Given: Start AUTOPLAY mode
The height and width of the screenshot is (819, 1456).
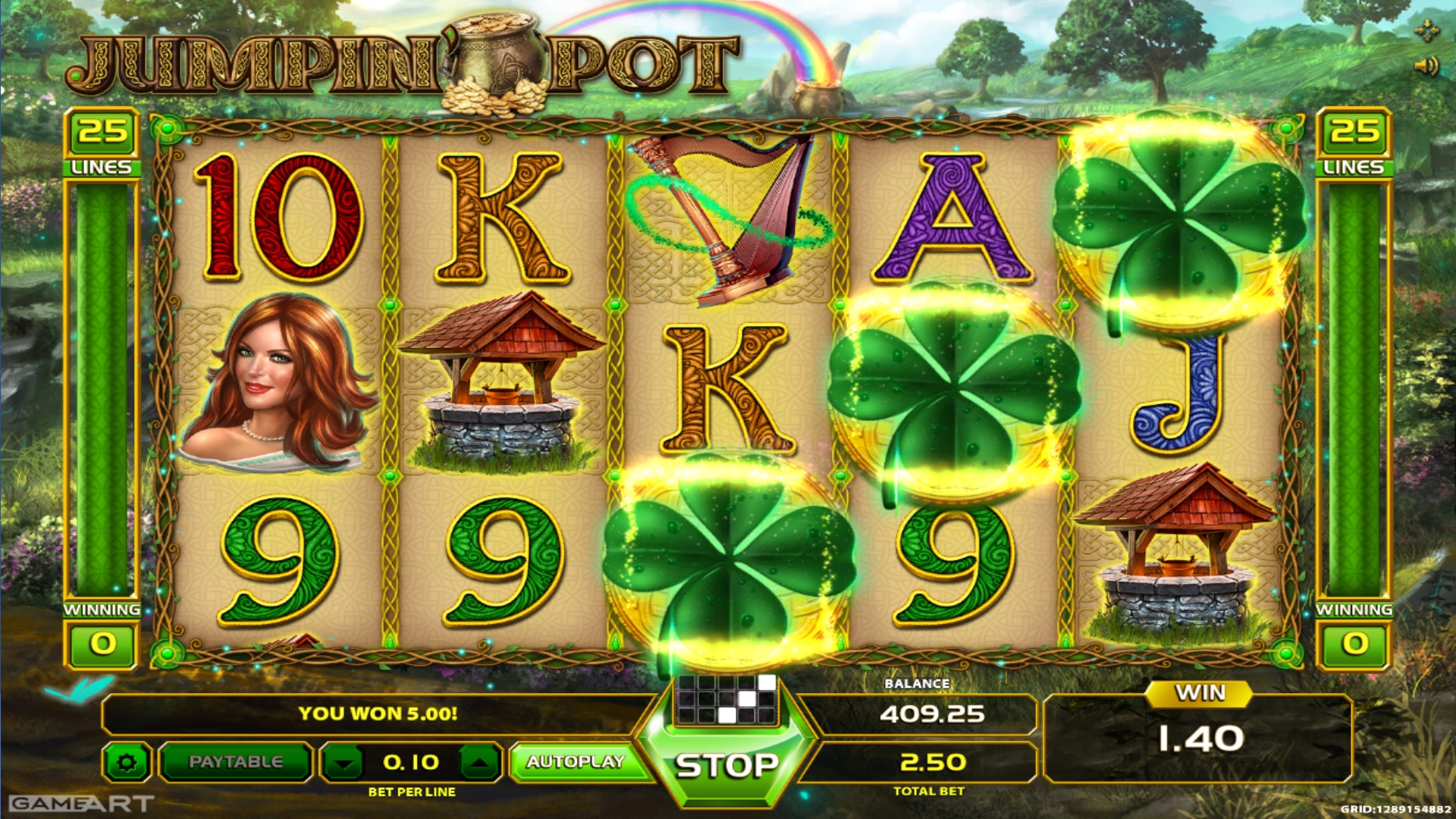Looking at the screenshot, I should pyautogui.click(x=575, y=762).
